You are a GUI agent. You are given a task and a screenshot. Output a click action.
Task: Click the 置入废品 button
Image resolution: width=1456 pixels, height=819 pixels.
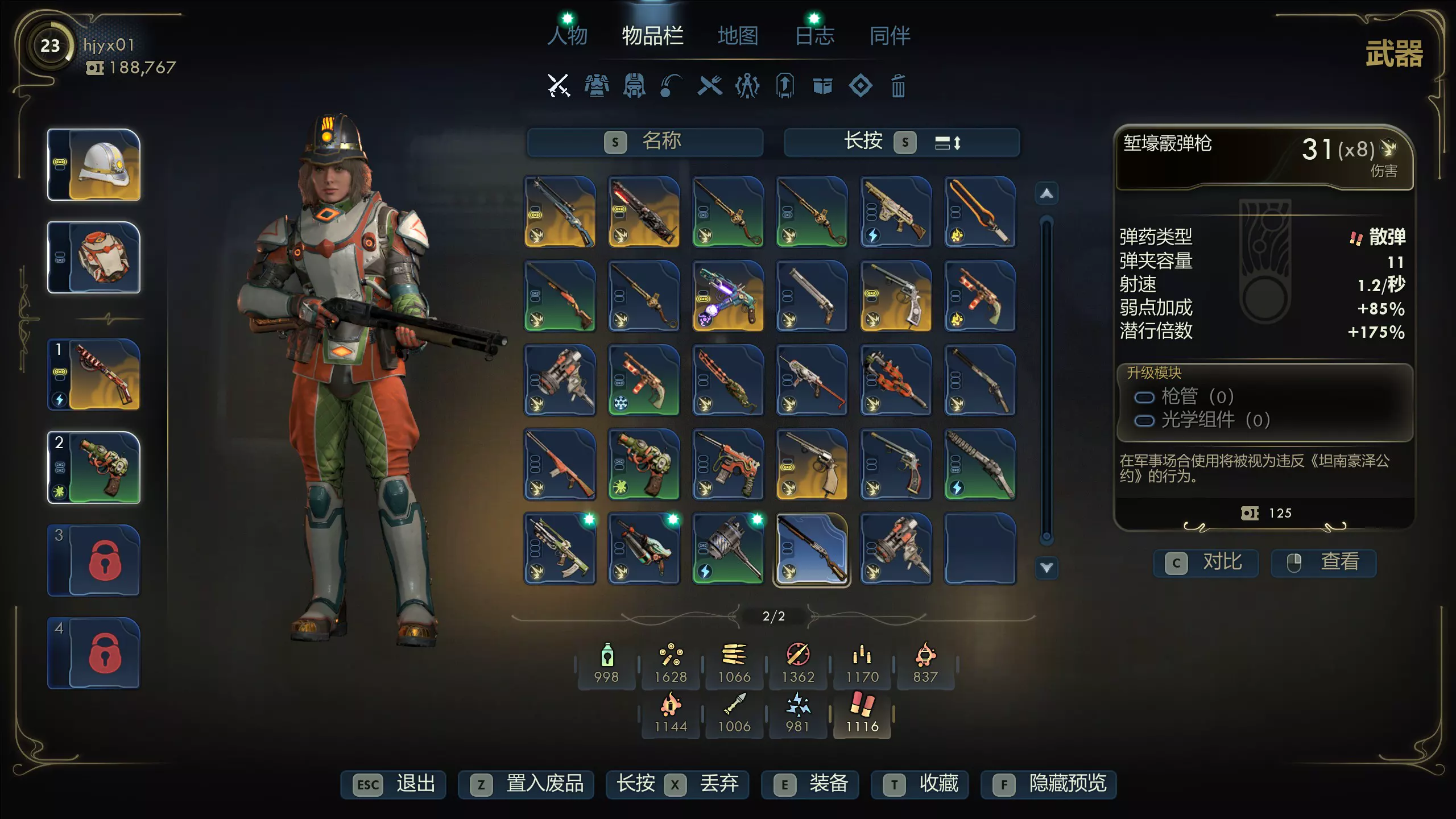526,784
